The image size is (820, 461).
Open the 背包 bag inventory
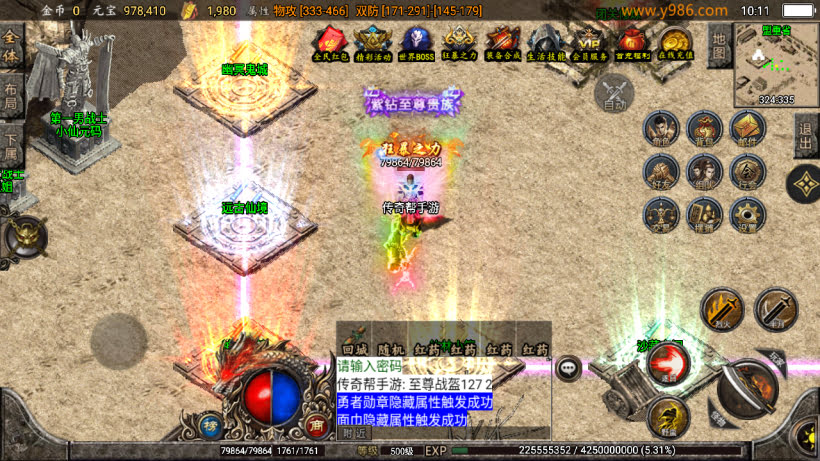pos(702,130)
